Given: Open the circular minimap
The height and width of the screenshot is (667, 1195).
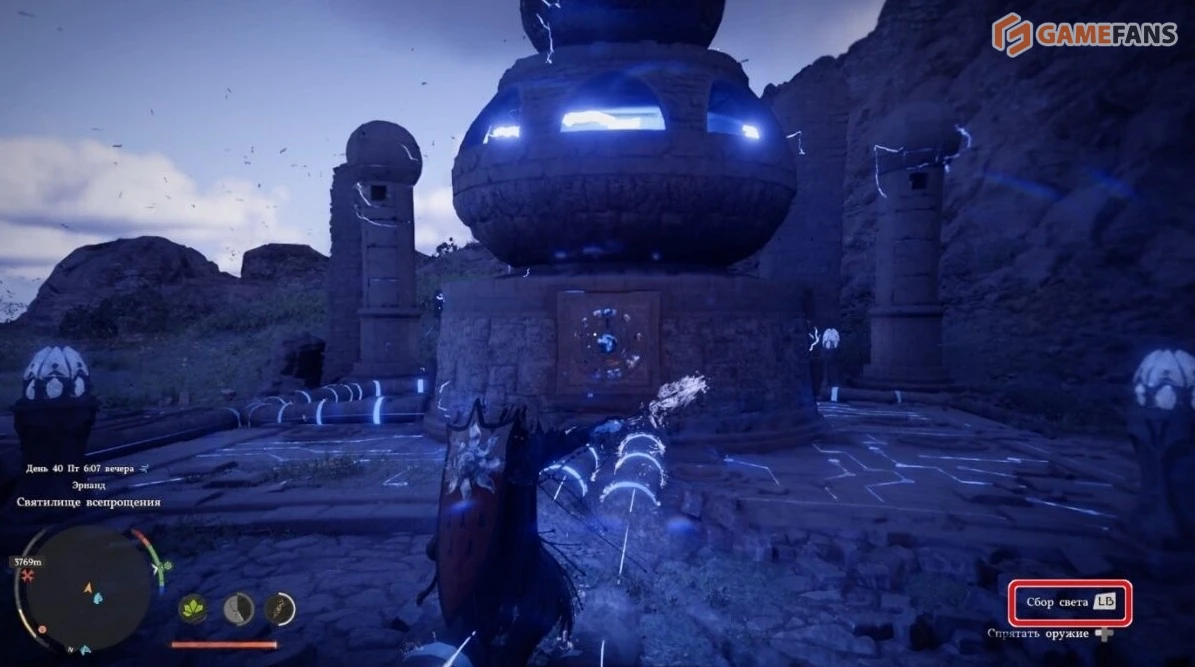Looking at the screenshot, I should coord(88,590).
